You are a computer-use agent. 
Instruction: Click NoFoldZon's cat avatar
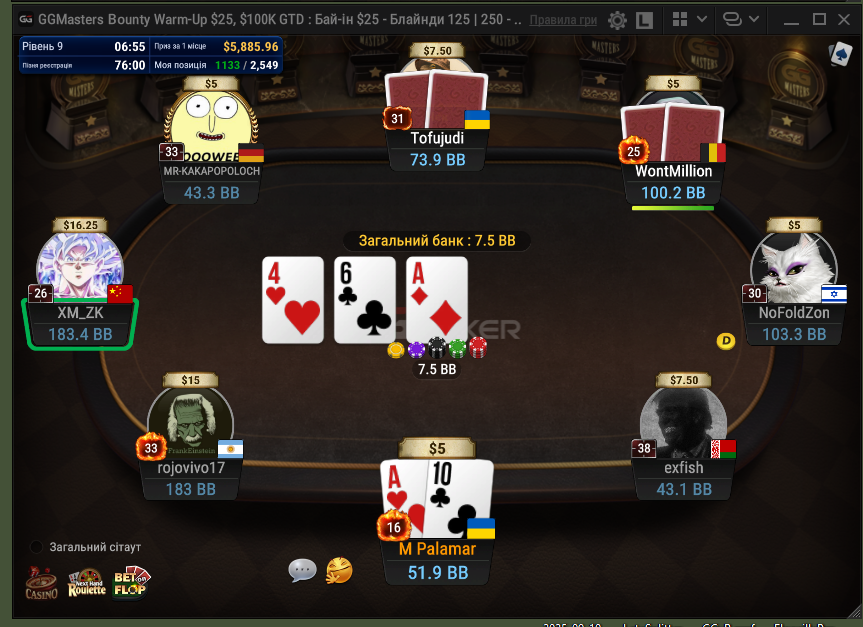pos(792,265)
